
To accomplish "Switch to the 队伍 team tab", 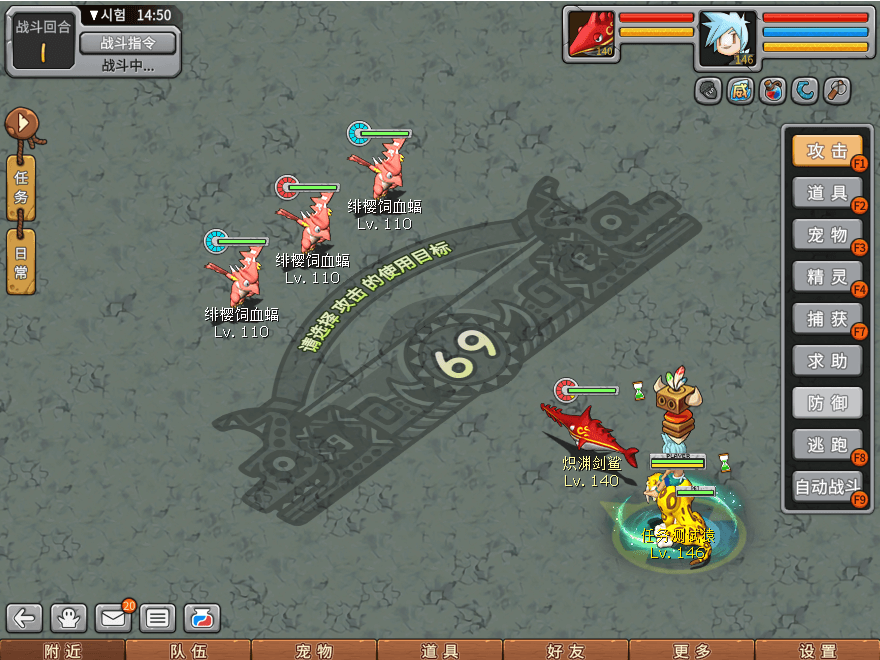I will [x=188, y=651].
